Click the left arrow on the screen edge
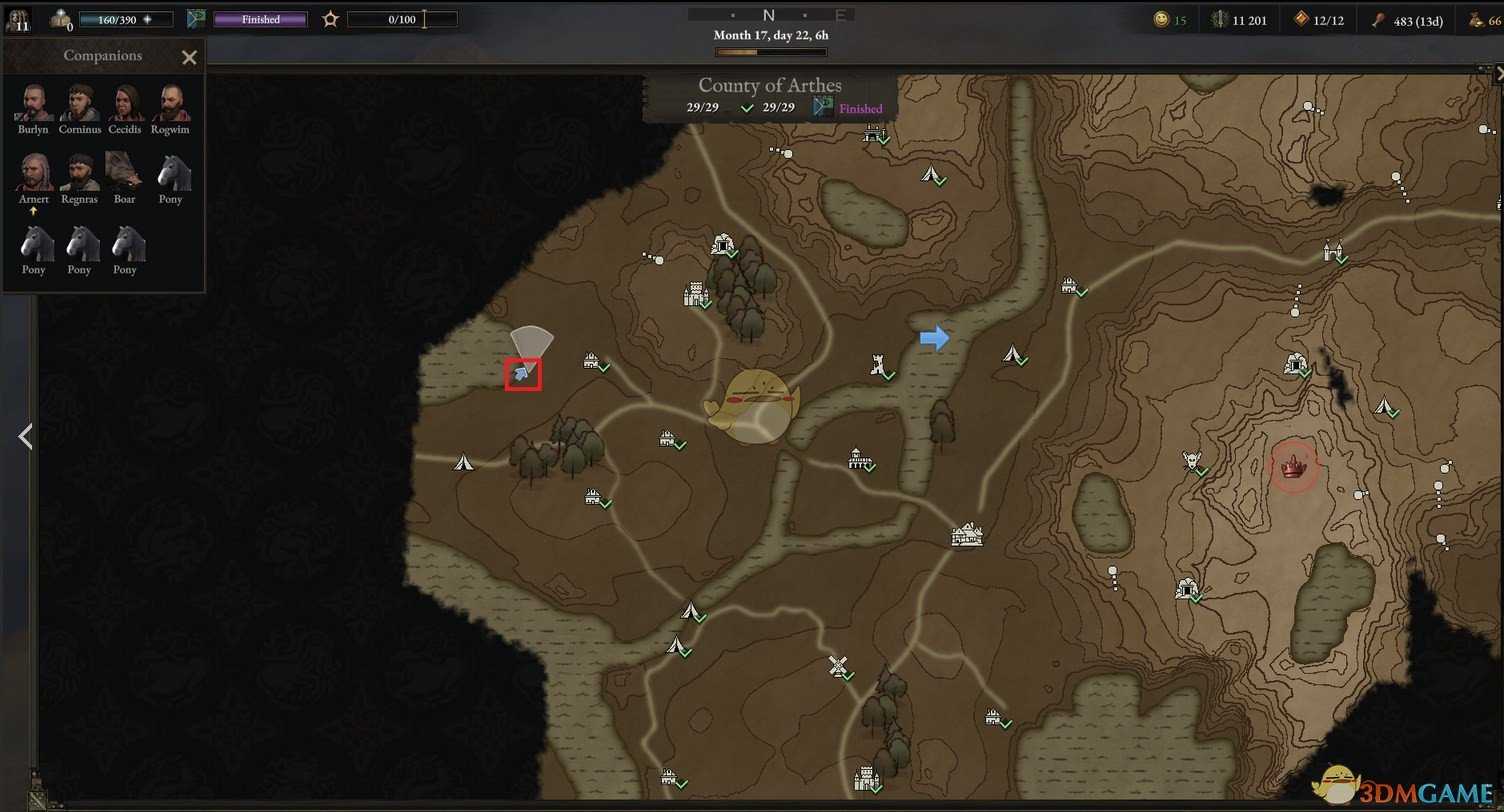The height and width of the screenshot is (812, 1504). click(25, 436)
